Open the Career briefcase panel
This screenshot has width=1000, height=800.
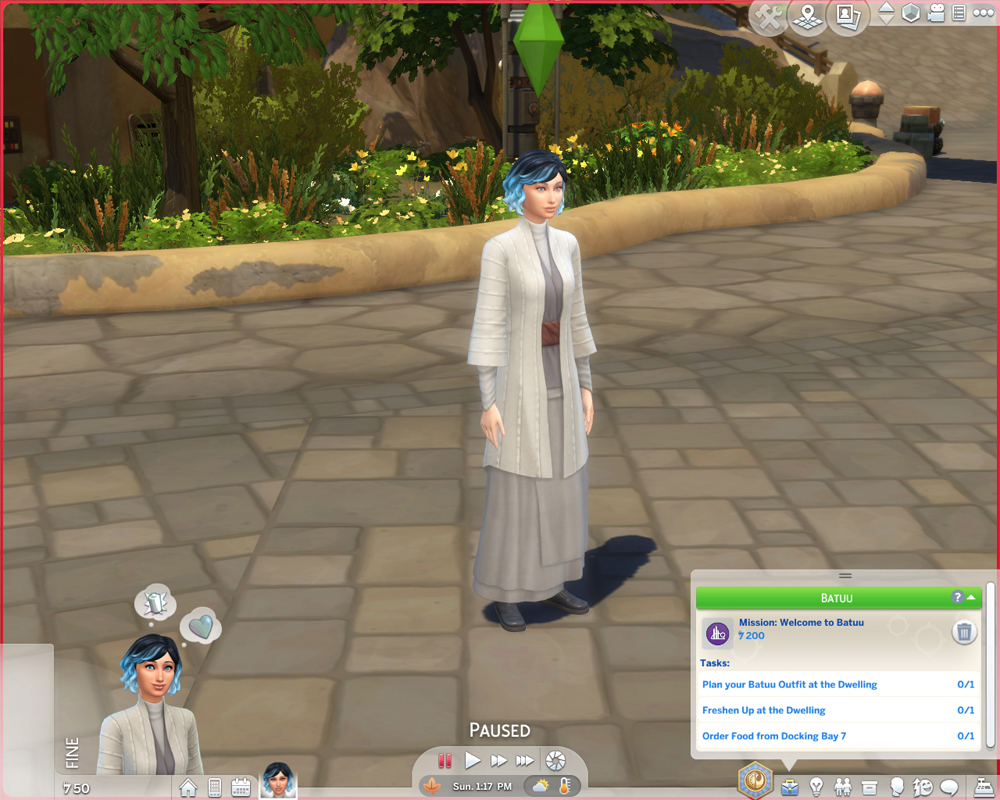(x=790, y=787)
